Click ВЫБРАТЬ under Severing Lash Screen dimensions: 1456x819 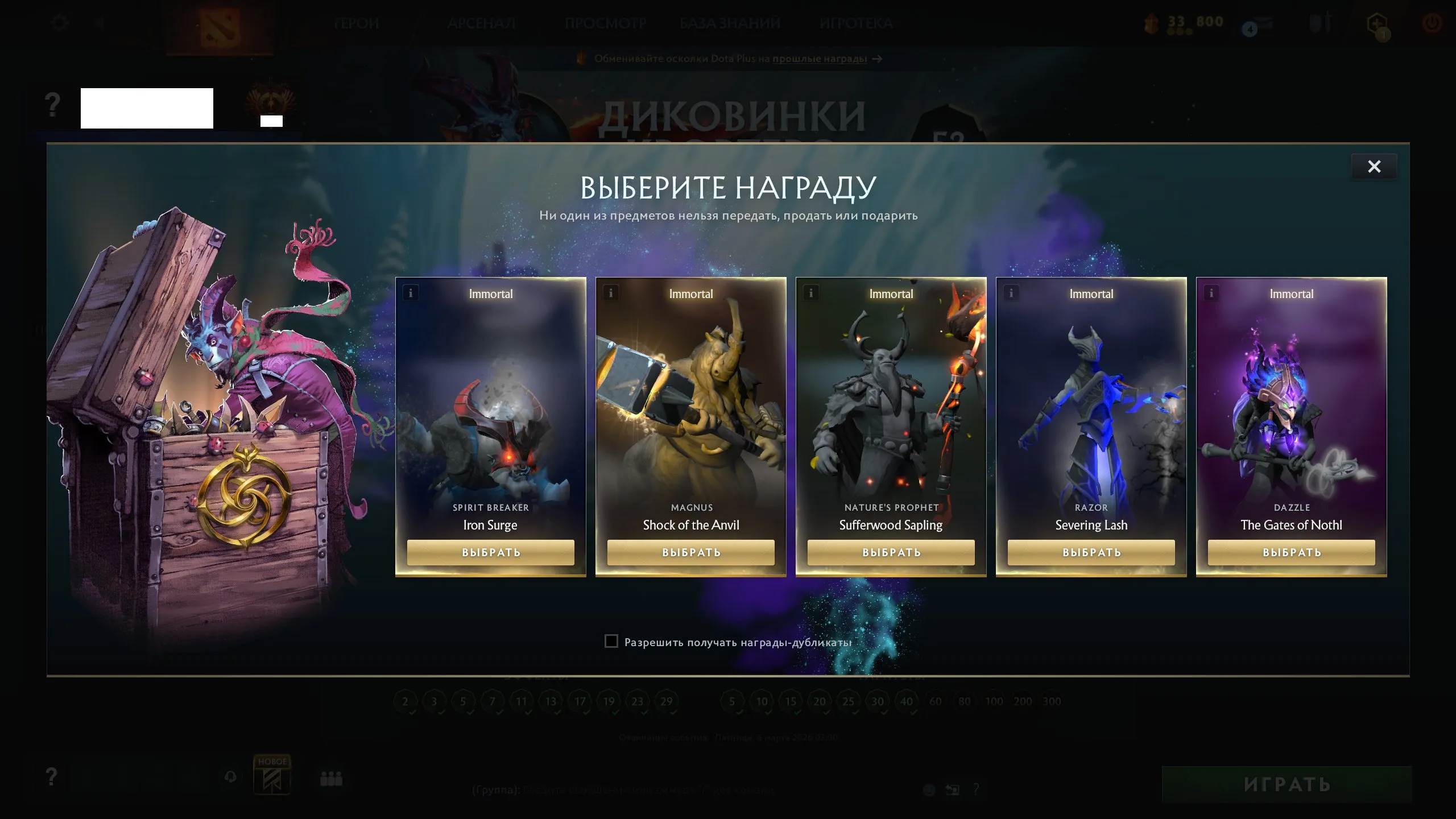1091,552
